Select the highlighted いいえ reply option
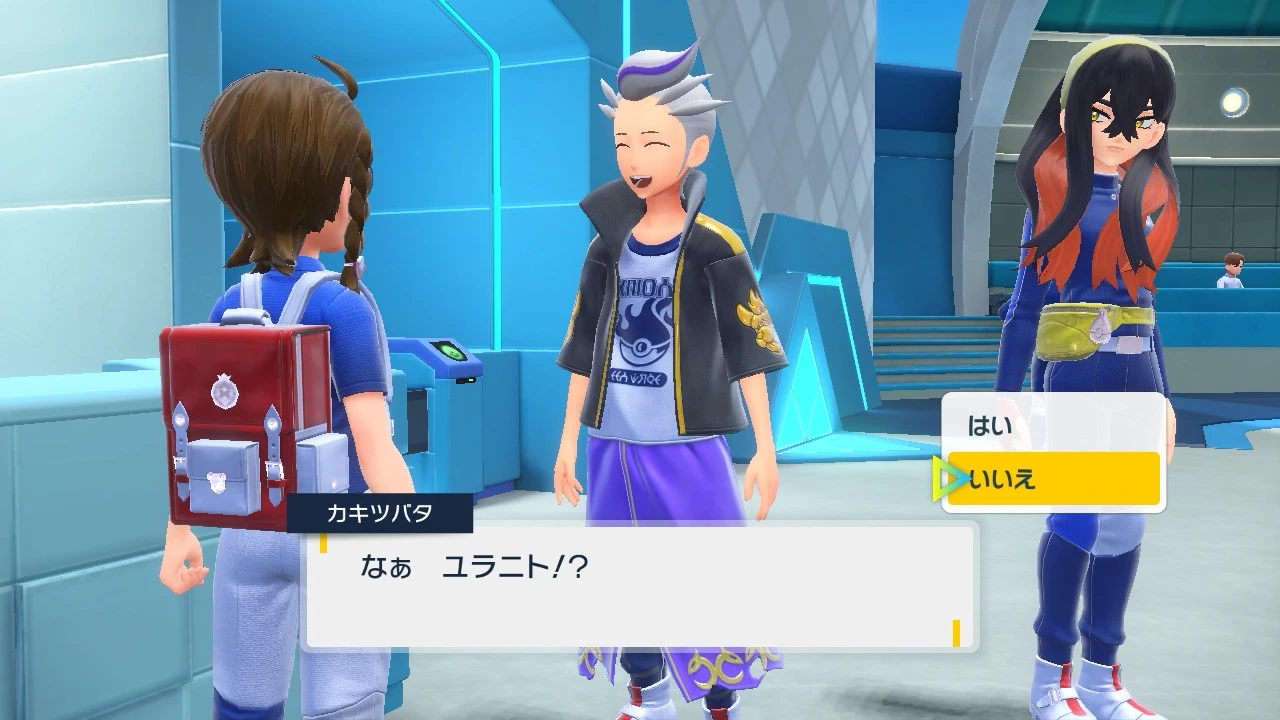Screen dimensions: 1280x720 pos(1053,480)
